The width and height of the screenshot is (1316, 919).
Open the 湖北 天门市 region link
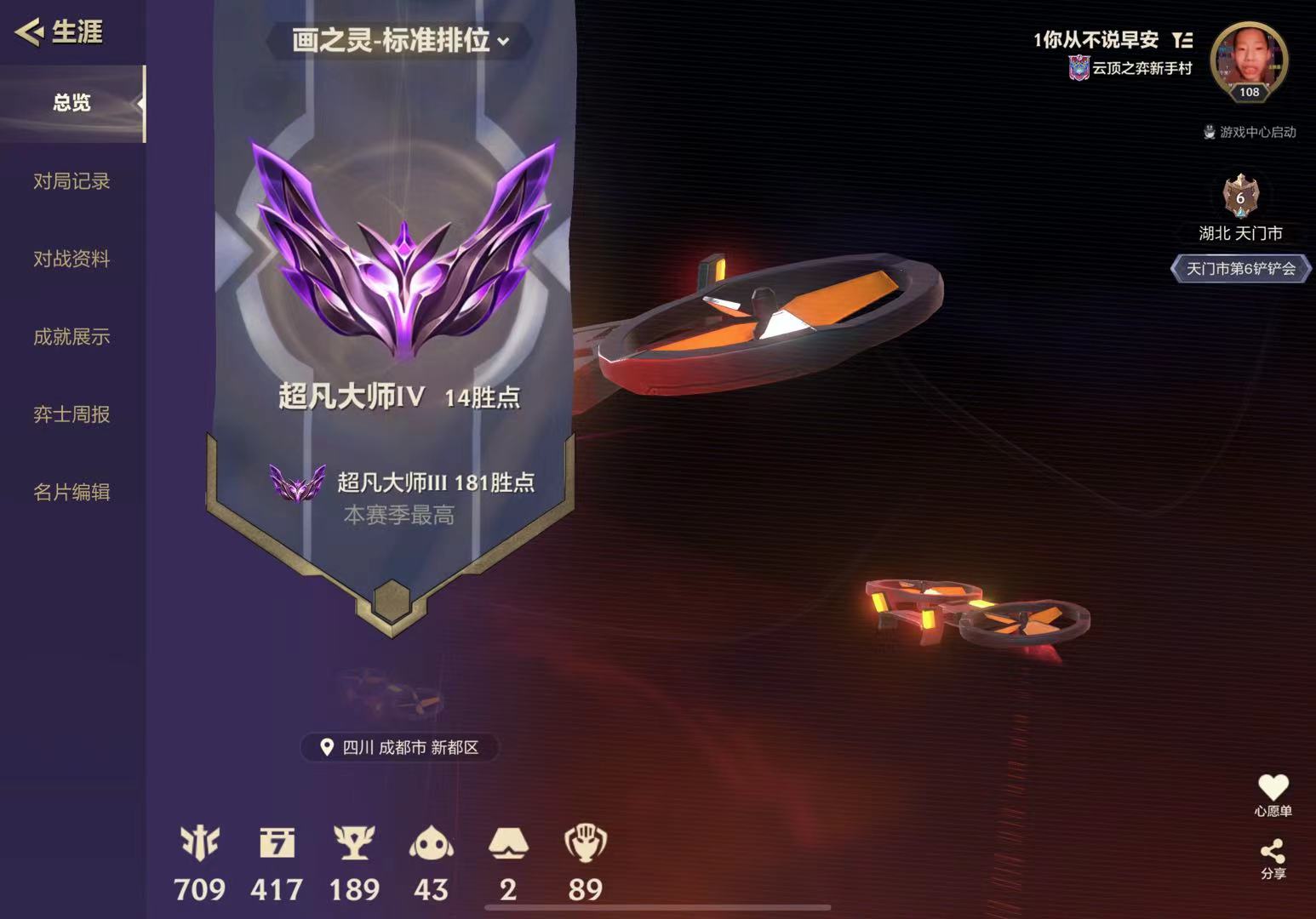[x=1240, y=232]
